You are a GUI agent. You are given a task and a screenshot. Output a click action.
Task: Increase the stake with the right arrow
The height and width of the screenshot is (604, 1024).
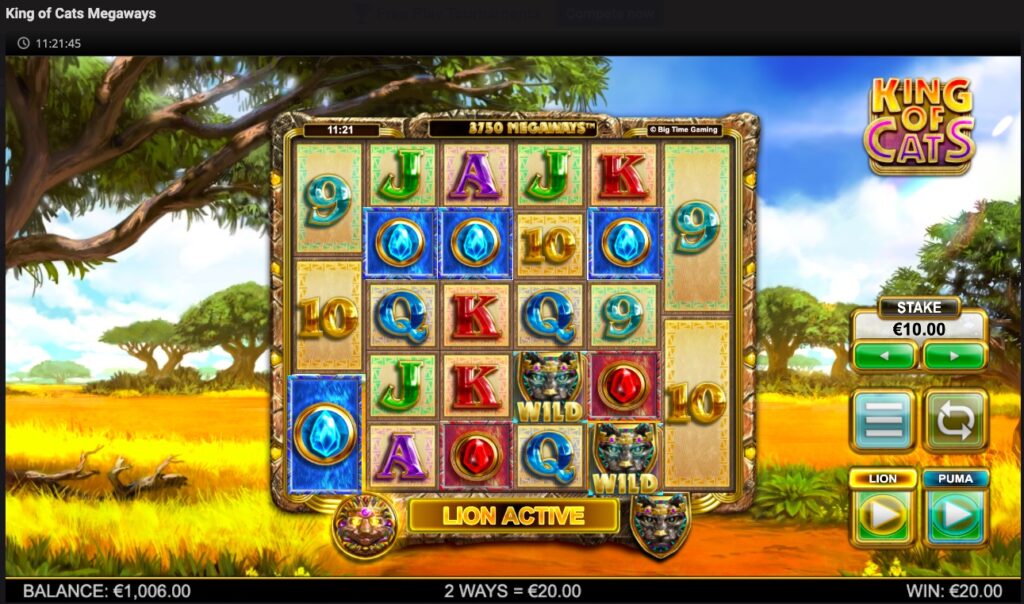pyautogui.click(x=954, y=355)
